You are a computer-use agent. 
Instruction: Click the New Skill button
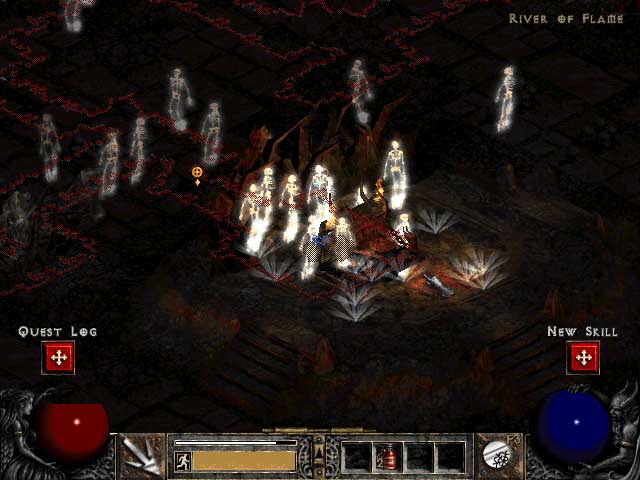tap(582, 357)
